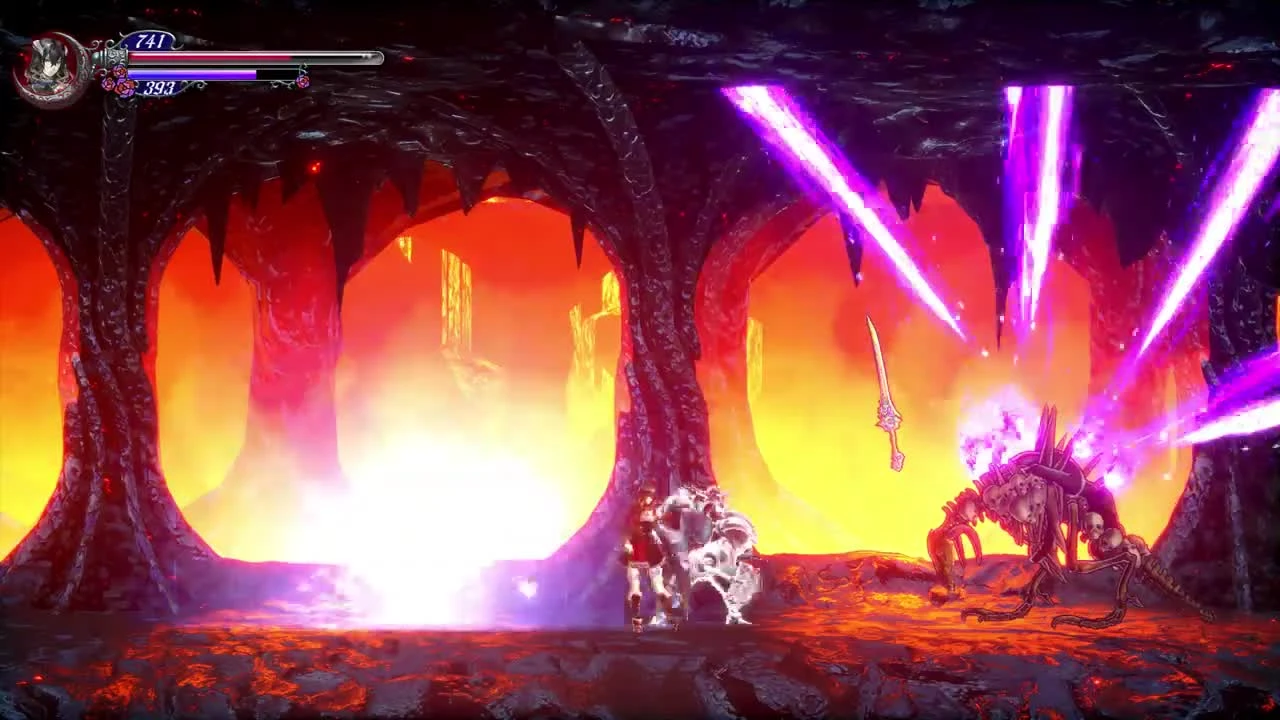
Task: Click the black depleted portion of MP
Action: [275, 72]
